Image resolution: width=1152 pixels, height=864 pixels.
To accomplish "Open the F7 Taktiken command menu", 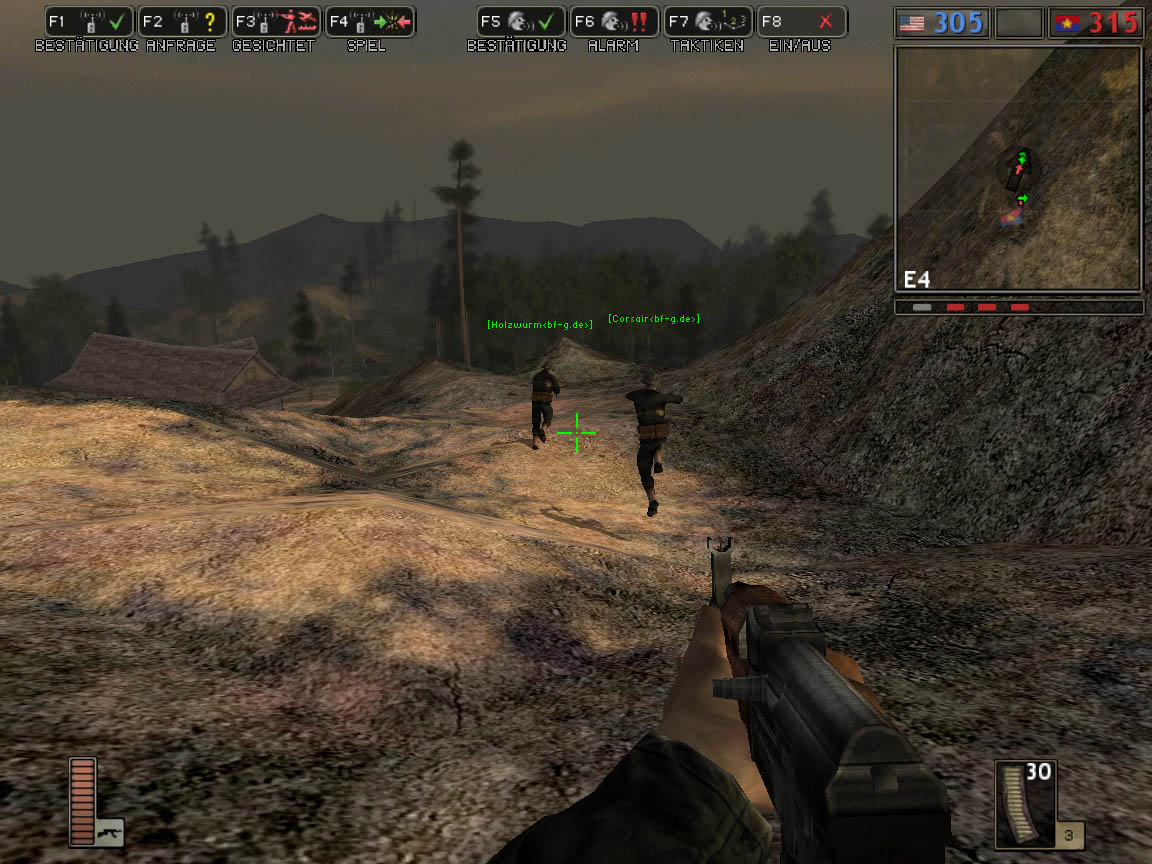I will [707, 22].
